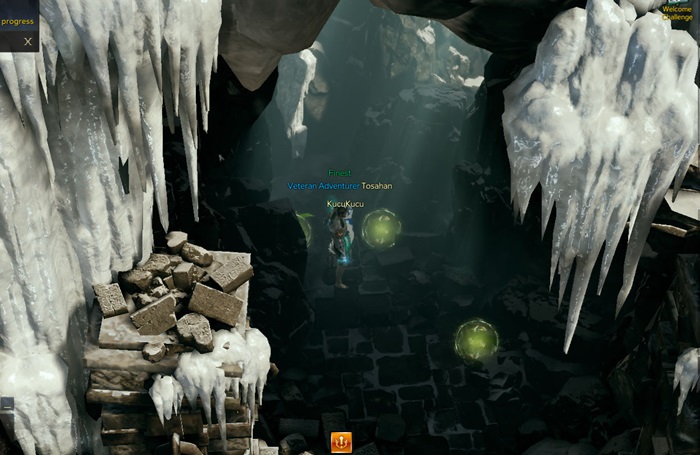Activate the orange emblem icon
700x455 pixels.
click(341, 441)
